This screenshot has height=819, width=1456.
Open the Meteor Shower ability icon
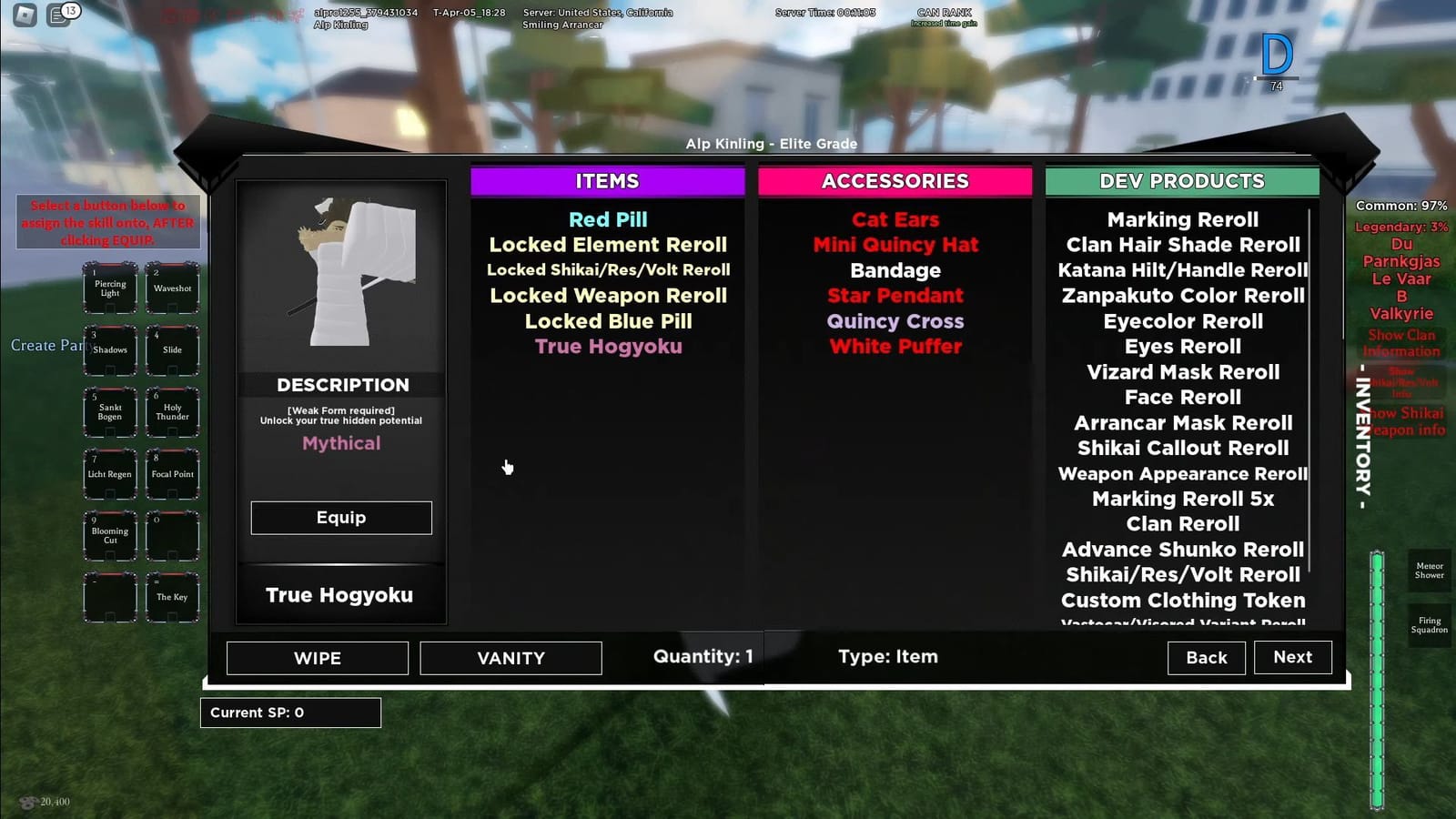tap(1429, 571)
